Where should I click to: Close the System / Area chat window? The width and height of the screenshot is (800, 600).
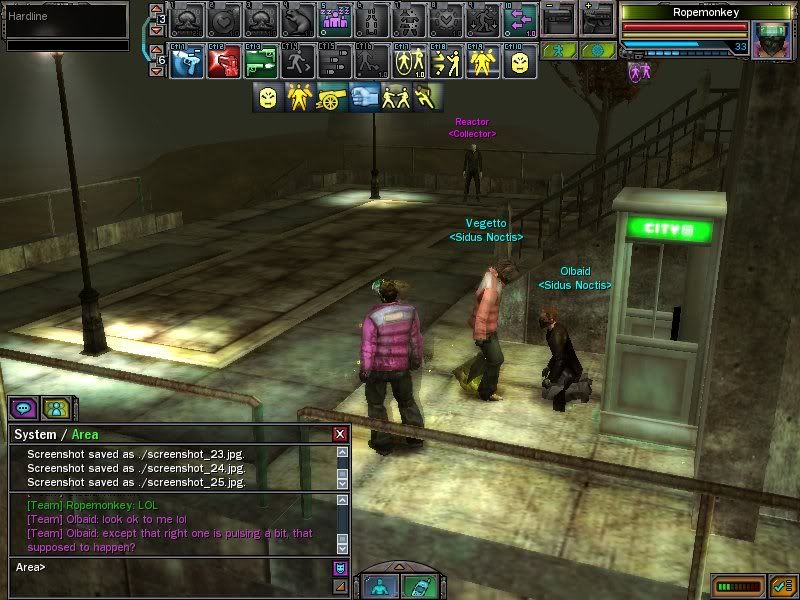point(340,434)
